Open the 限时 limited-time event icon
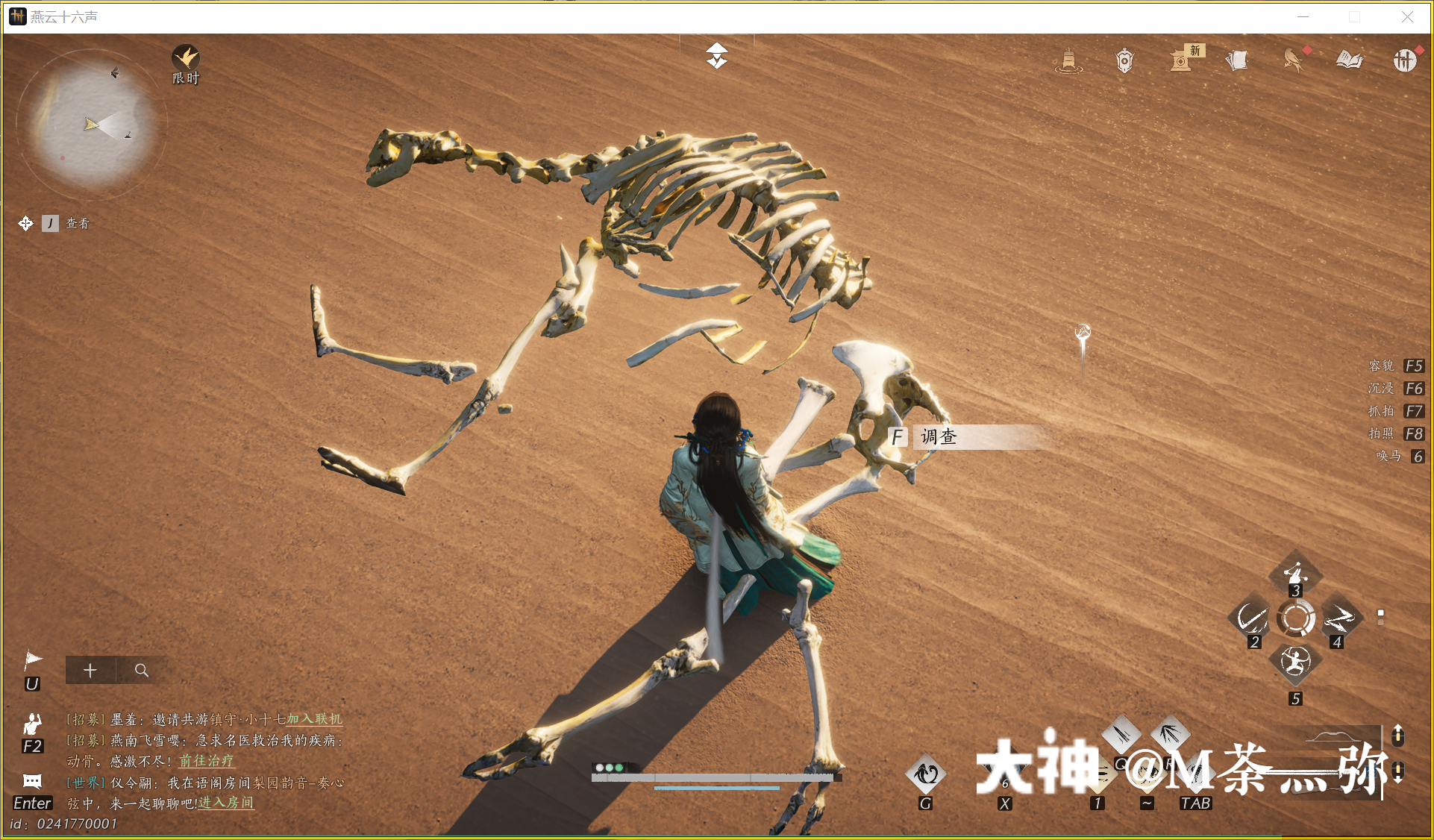This screenshot has height=840, width=1434. 186,58
